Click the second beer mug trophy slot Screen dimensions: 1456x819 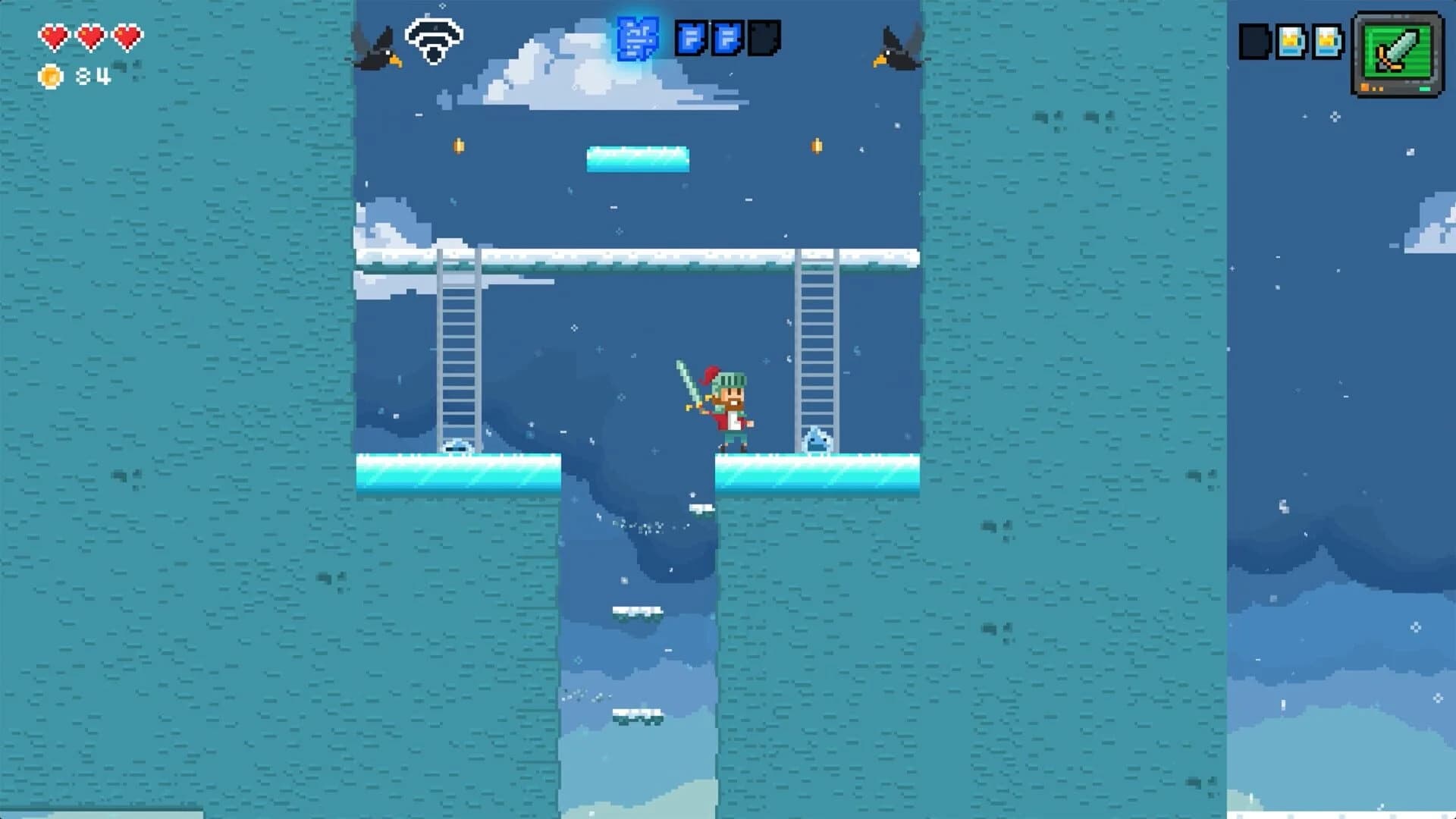pyautogui.click(x=1326, y=42)
